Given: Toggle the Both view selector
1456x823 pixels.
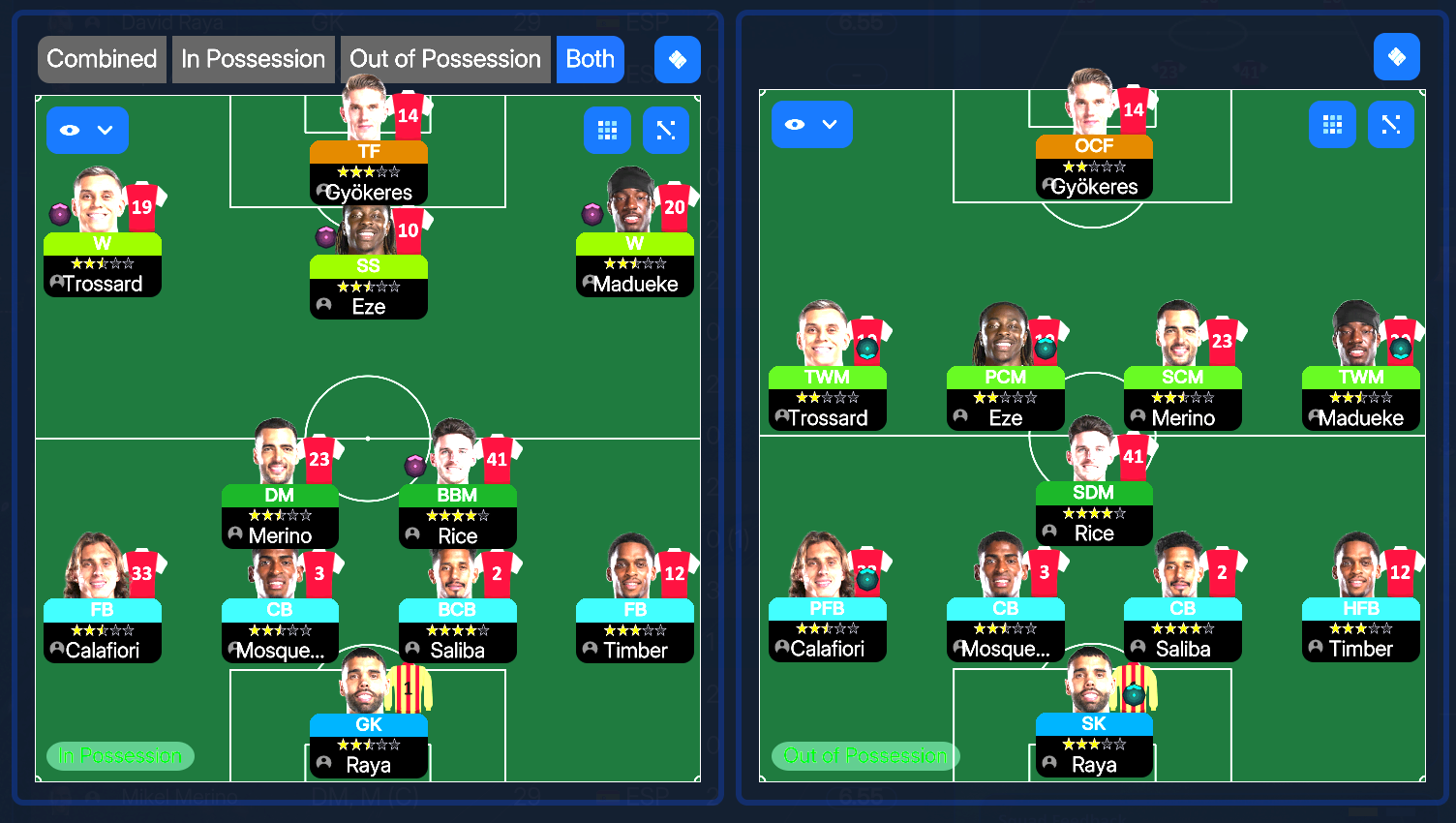Looking at the screenshot, I should (591, 59).
